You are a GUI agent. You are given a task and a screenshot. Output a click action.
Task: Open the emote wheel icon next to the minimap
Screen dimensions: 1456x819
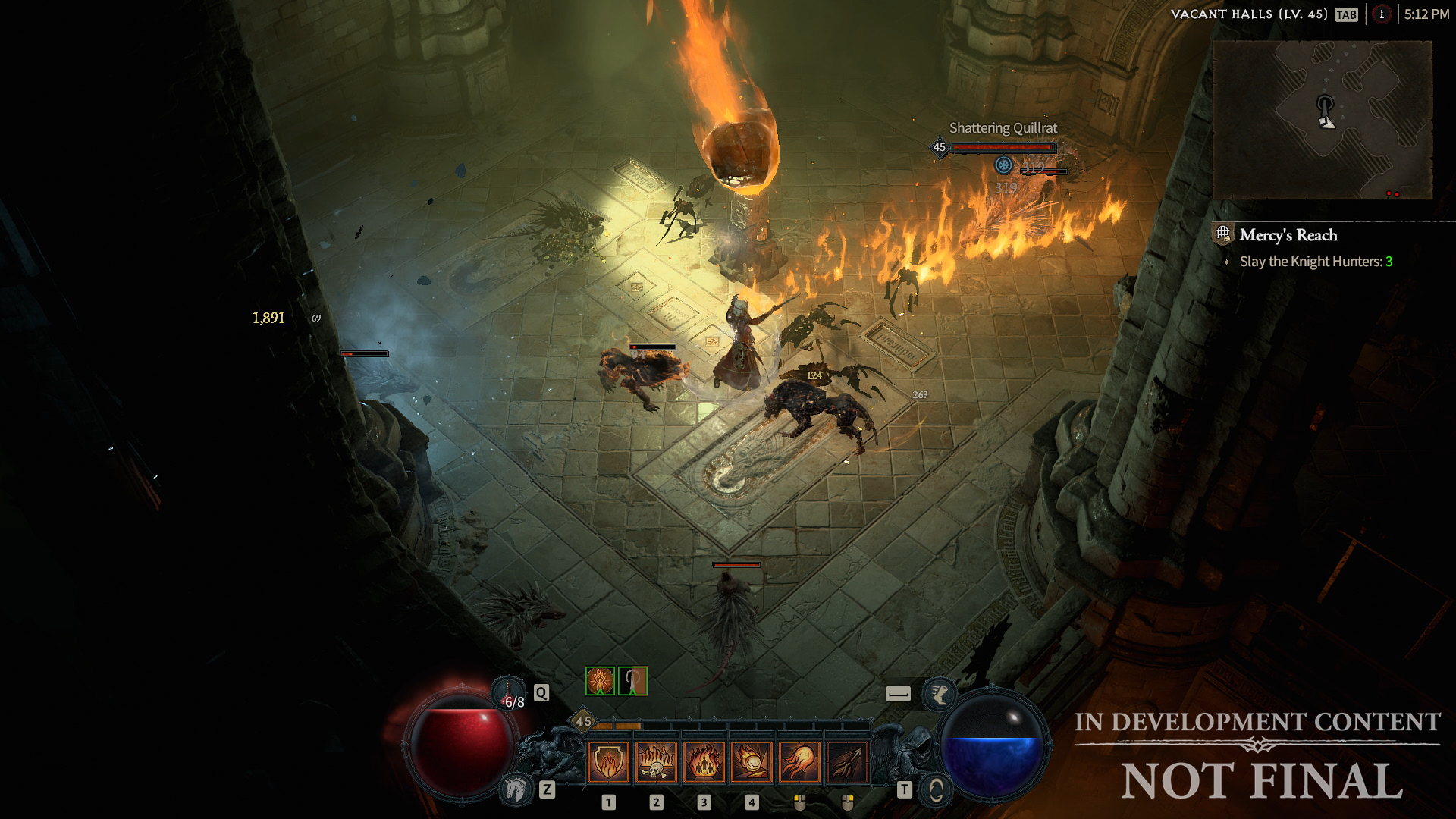pyautogui.click(x=1381, y=17)
